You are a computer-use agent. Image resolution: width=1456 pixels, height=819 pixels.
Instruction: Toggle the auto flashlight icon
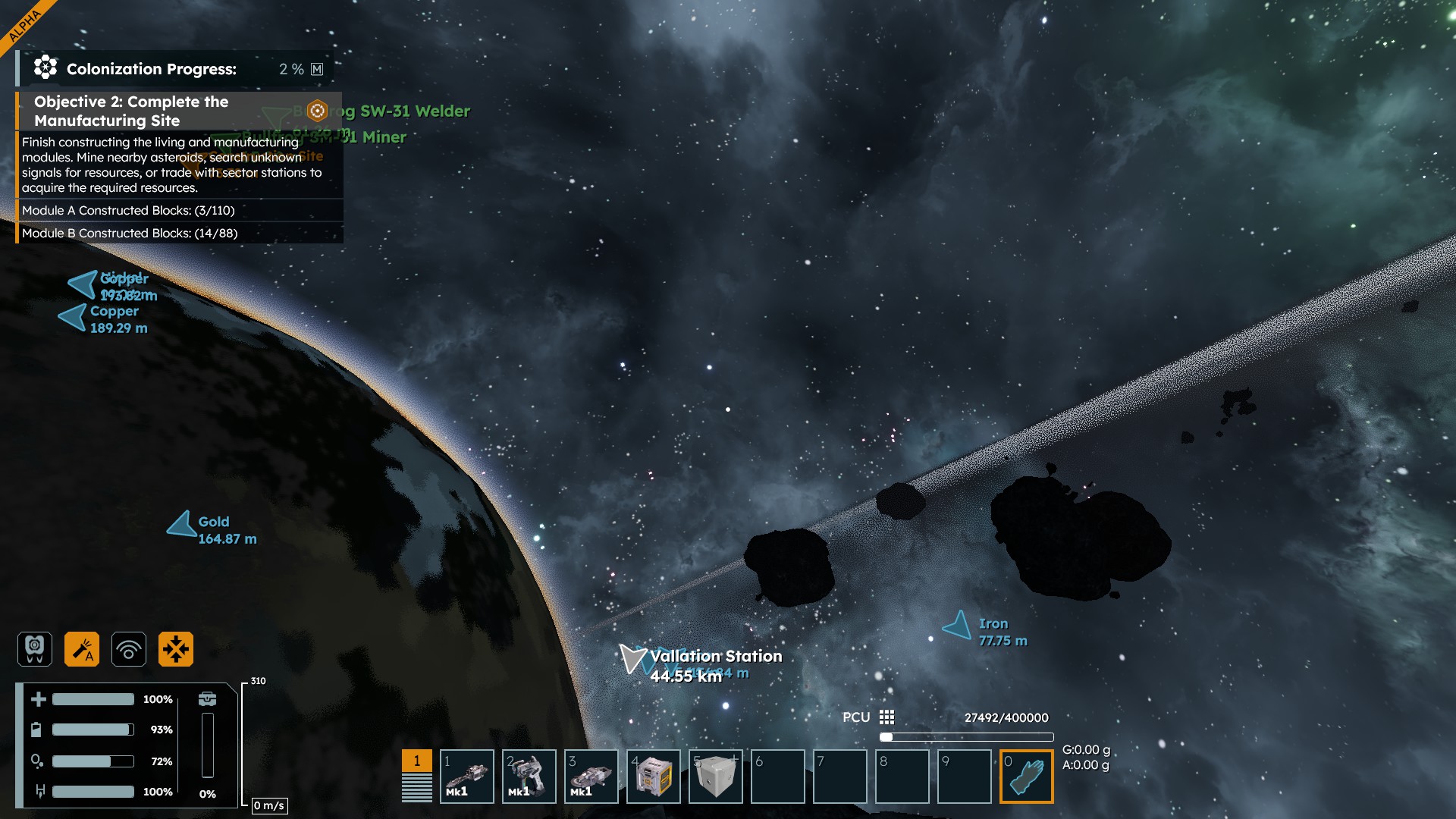[82, 649]
